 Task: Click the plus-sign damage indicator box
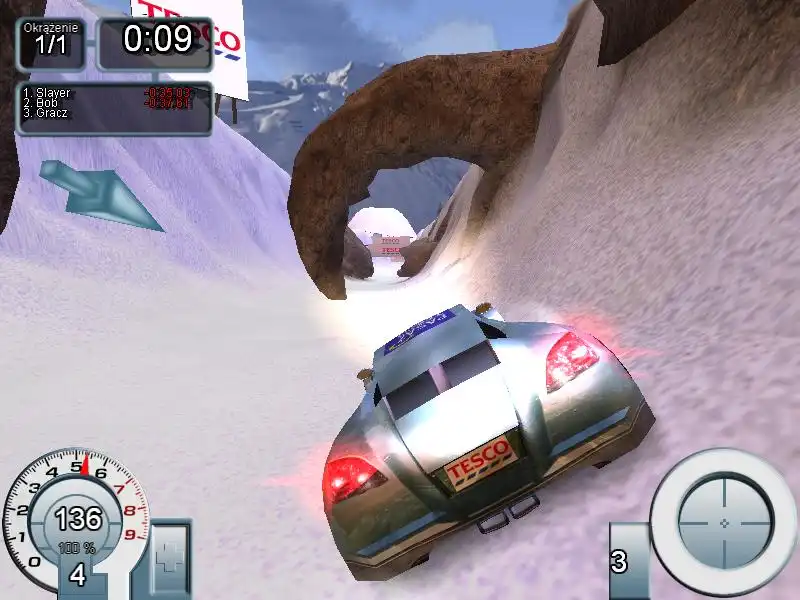(168, 557)
